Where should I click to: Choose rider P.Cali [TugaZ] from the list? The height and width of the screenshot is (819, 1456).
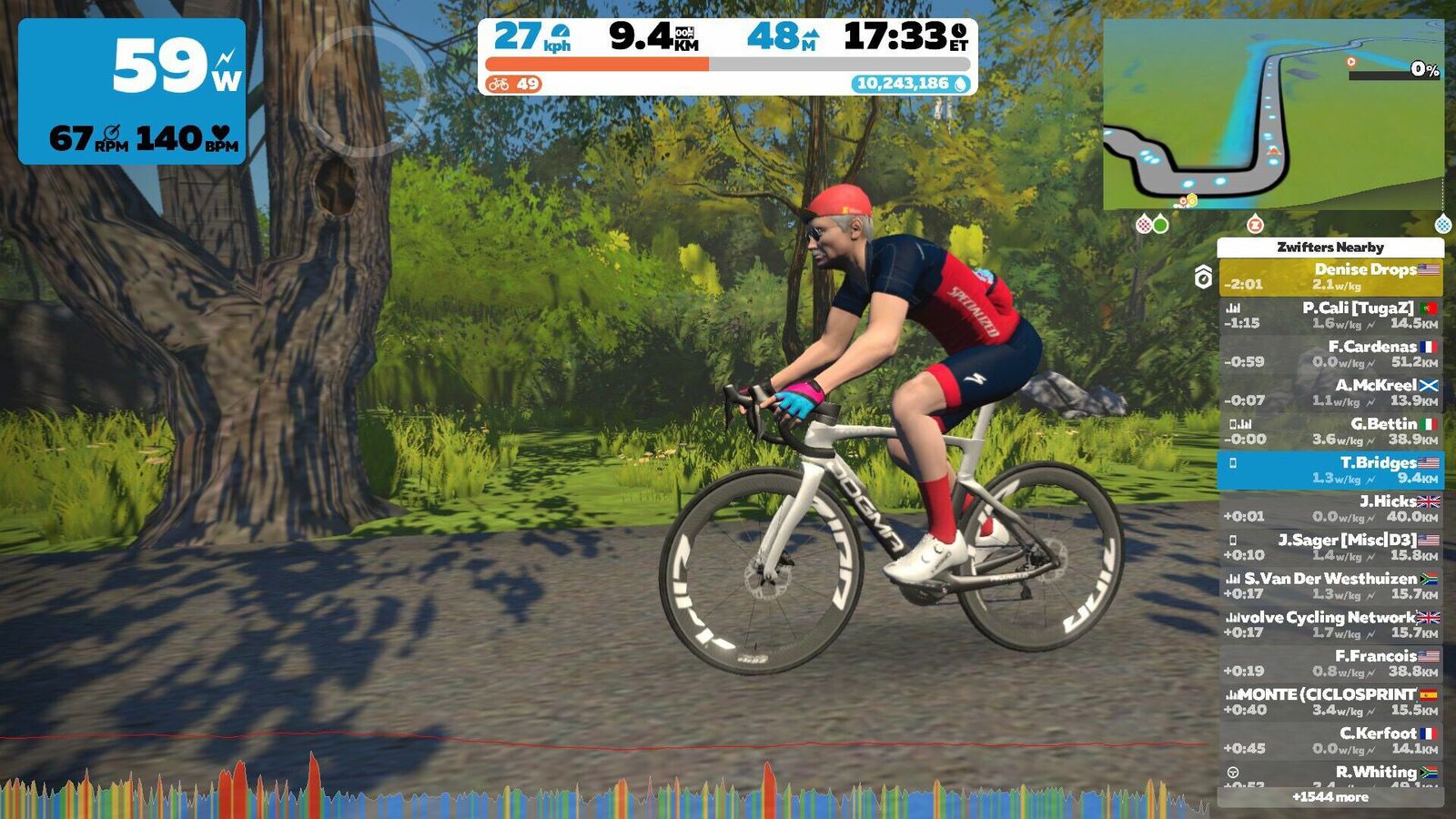(1330, 316)
